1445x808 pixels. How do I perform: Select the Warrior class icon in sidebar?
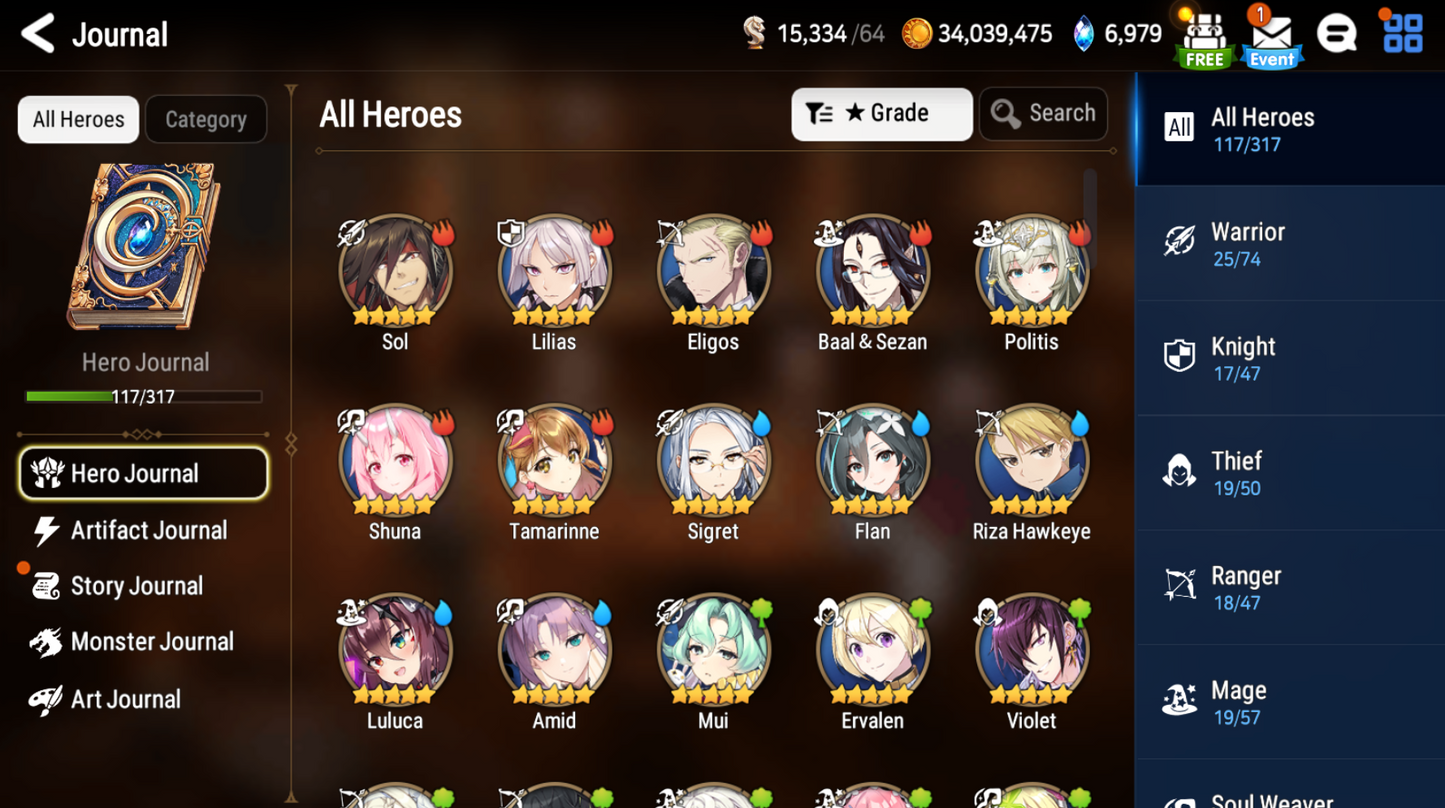(x=1181, y=242)
